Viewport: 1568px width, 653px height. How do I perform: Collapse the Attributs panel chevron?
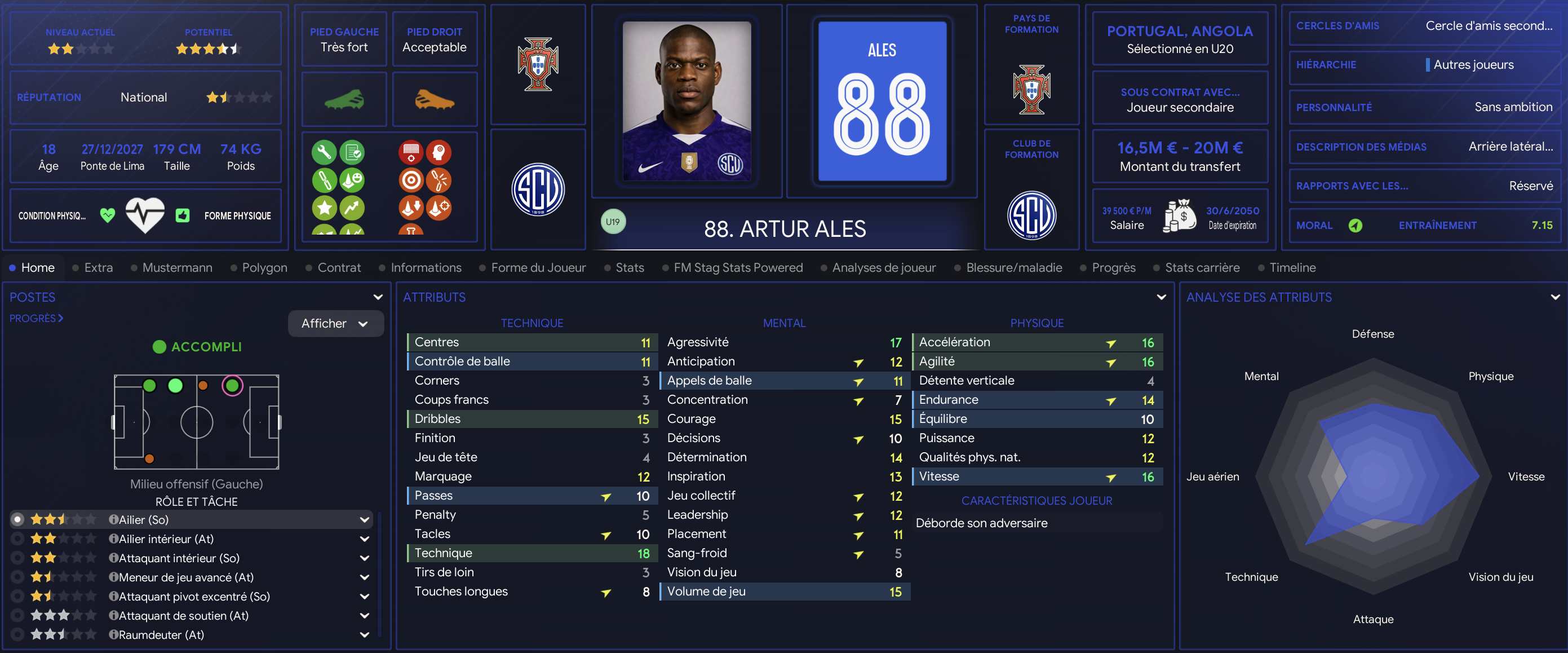pyautogui.click(x=1161, y=297)
